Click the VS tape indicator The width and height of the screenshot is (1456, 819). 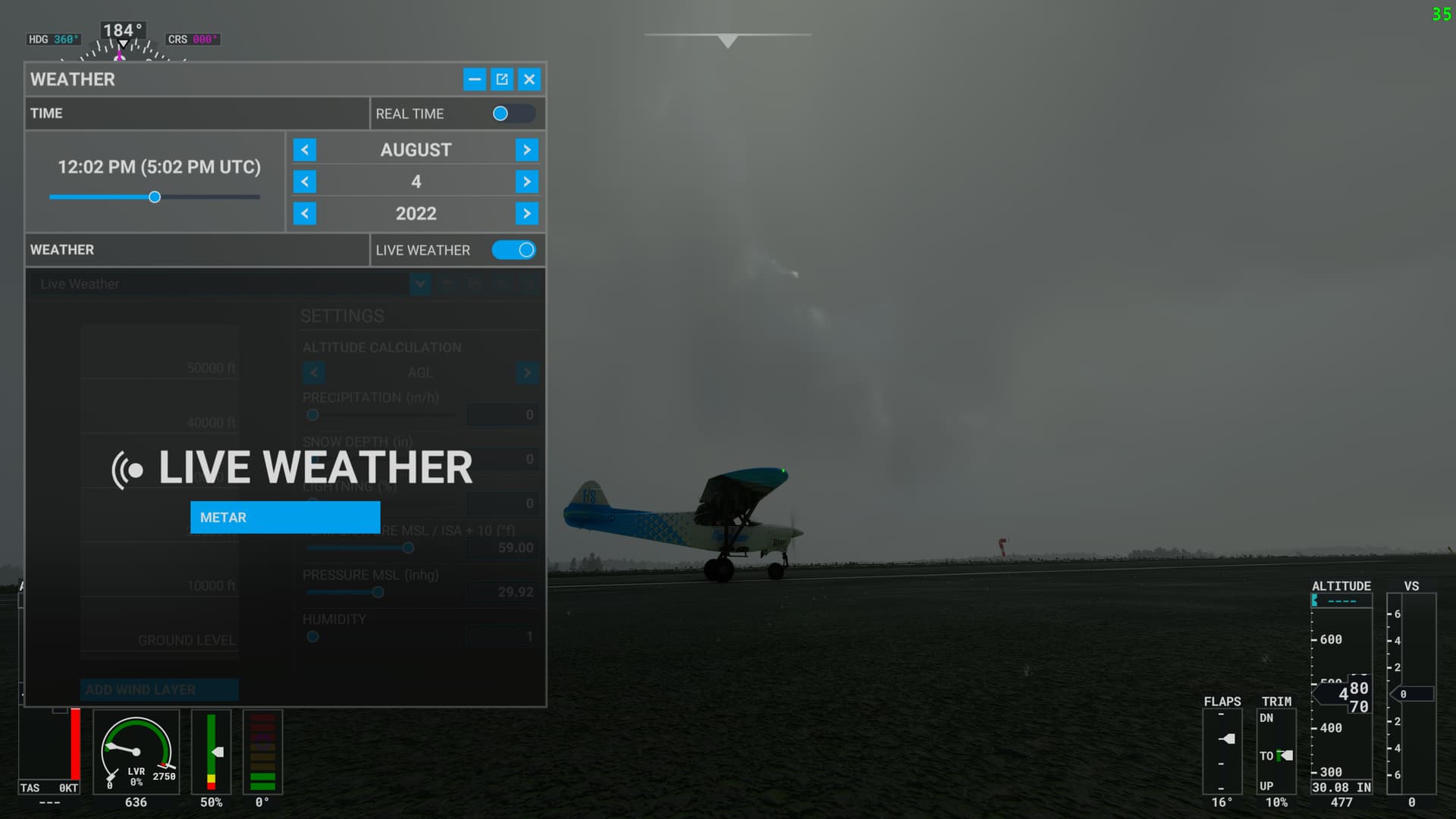coord(1412,694)
